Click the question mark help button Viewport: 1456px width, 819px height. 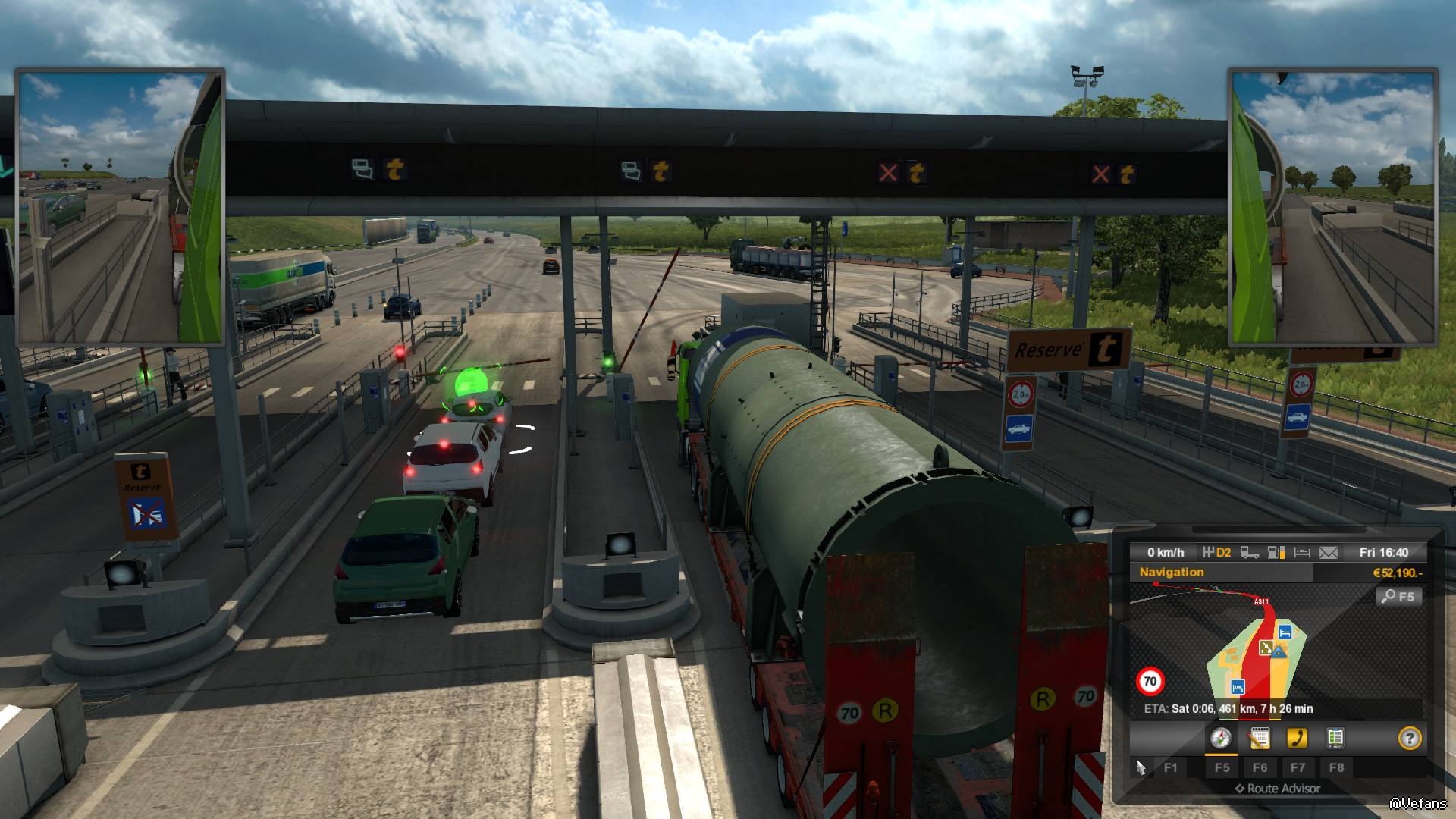(x=1409, y=738)
